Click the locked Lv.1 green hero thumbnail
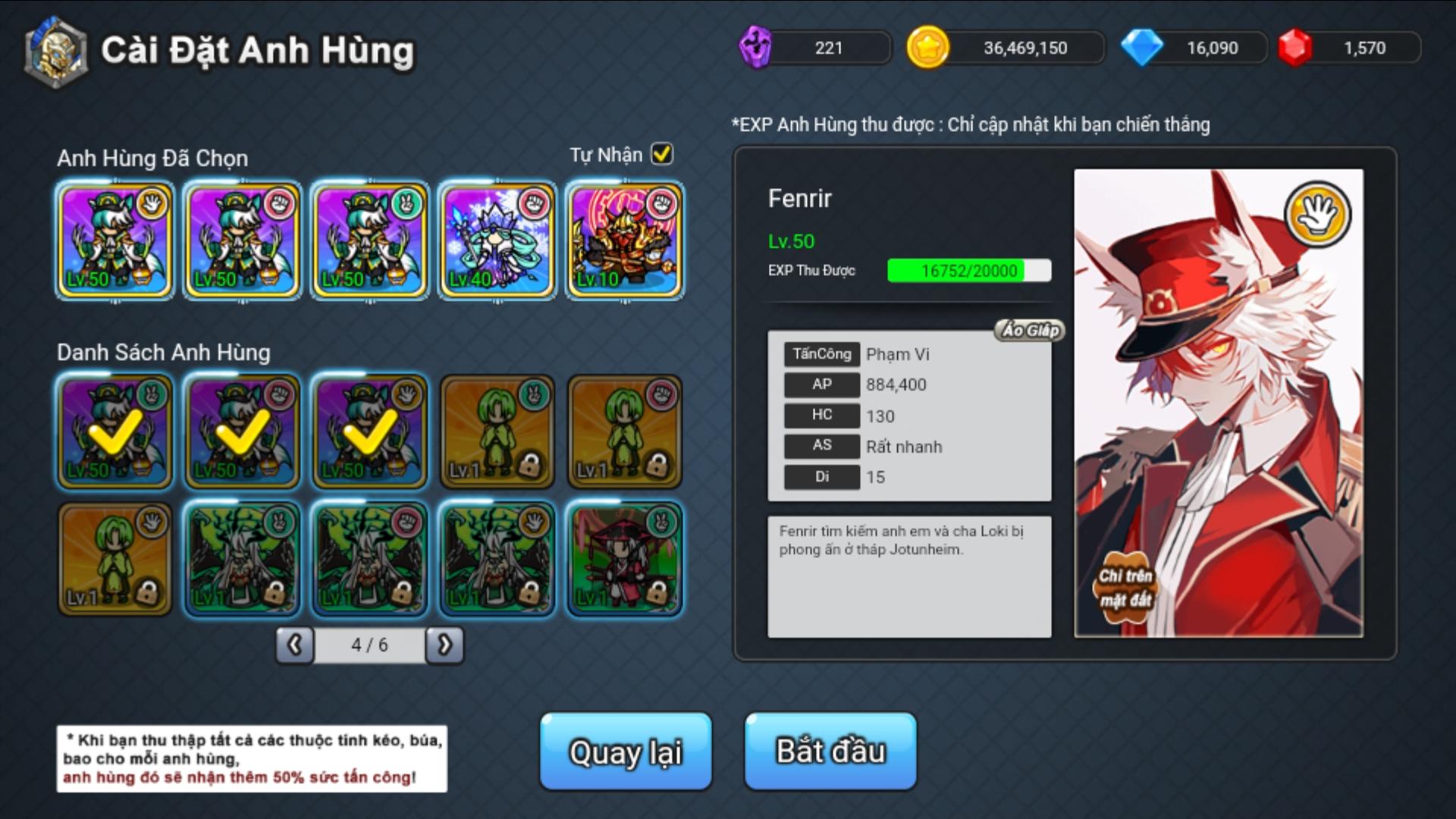This screenshot has height=819, width=1456. (497, 432)
